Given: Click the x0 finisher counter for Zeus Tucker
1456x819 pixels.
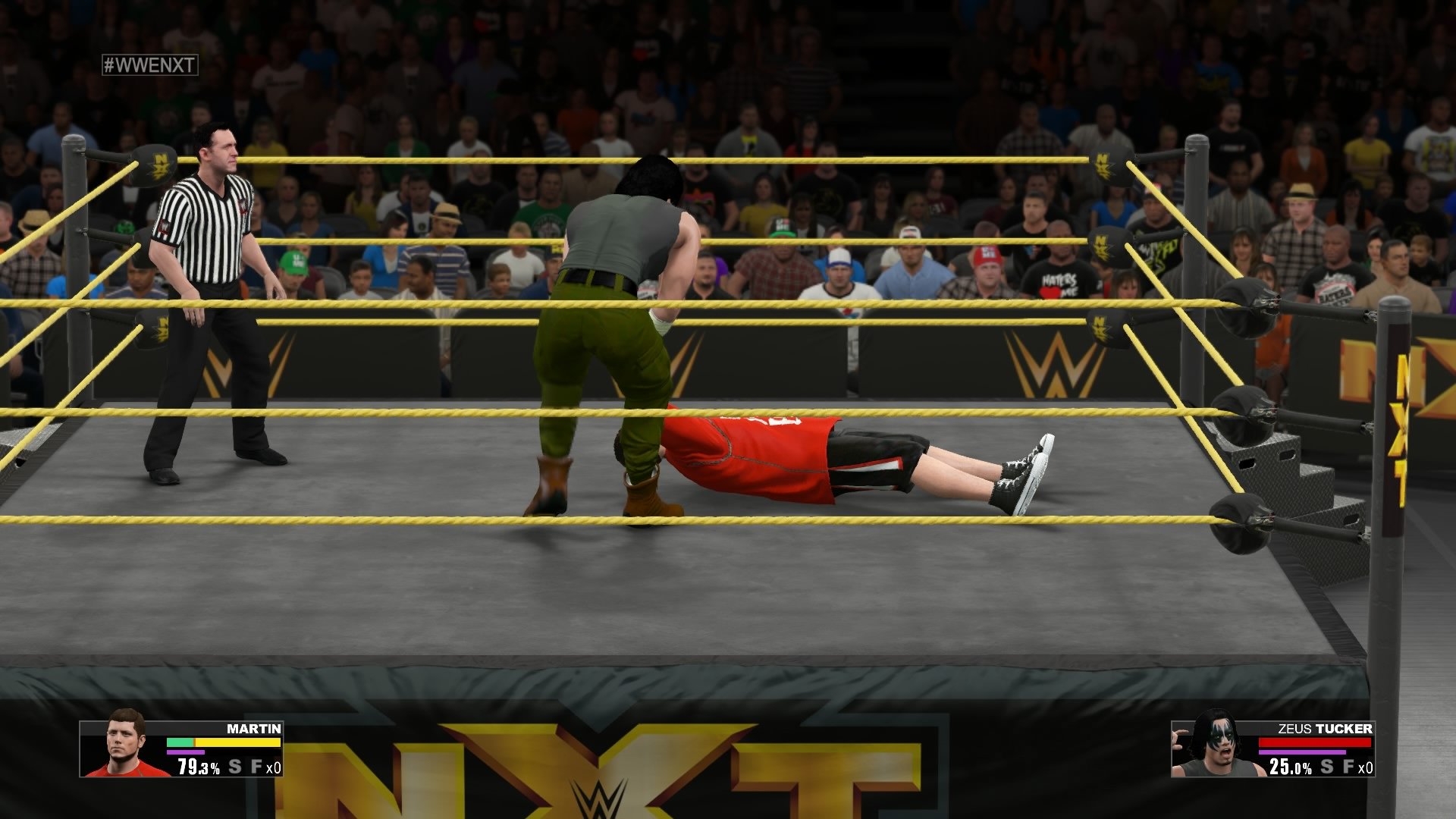Looking at the screenshot, I should coord(1365,767).
